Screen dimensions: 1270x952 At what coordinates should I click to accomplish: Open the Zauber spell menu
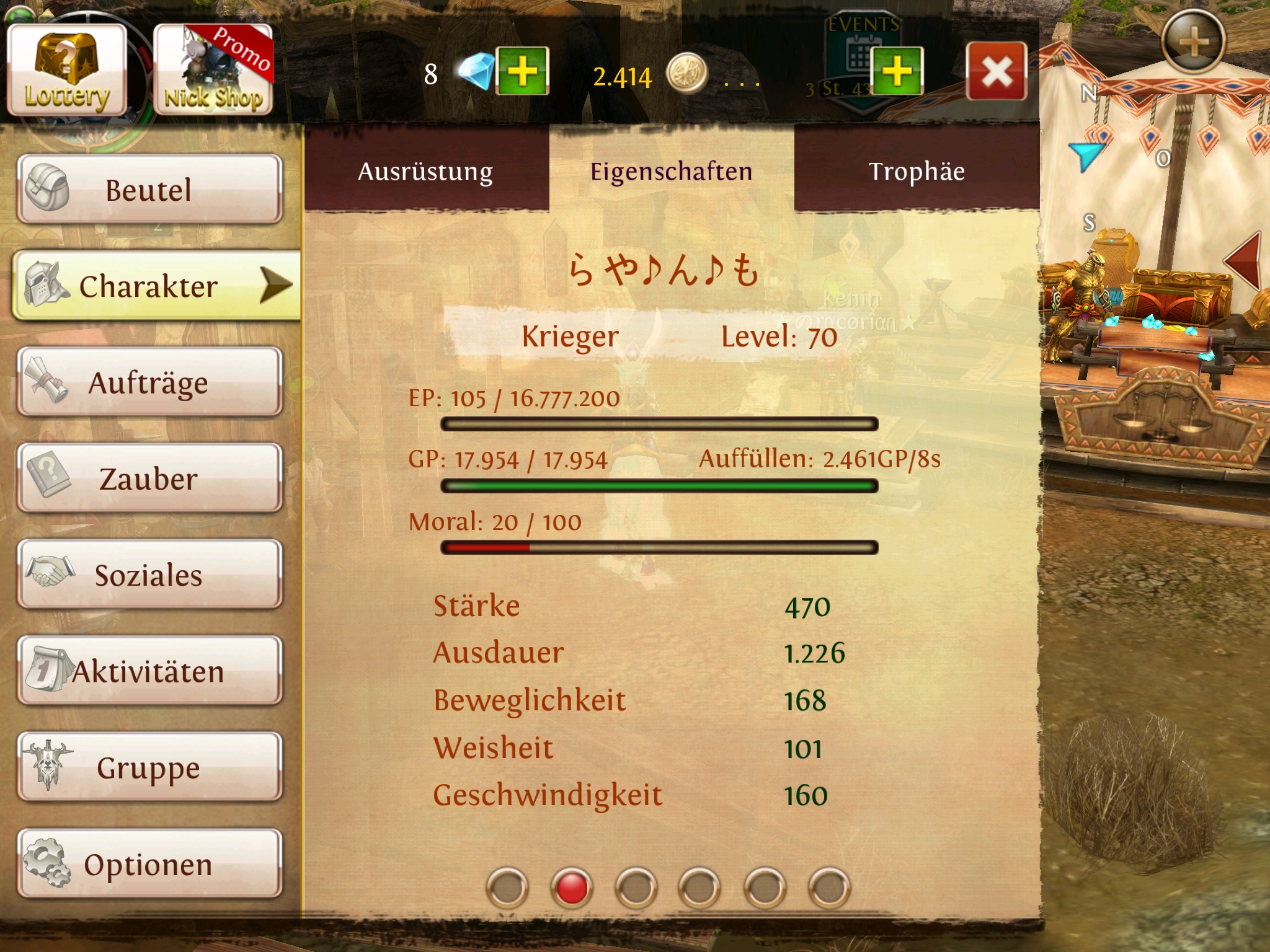click(149, 478)
